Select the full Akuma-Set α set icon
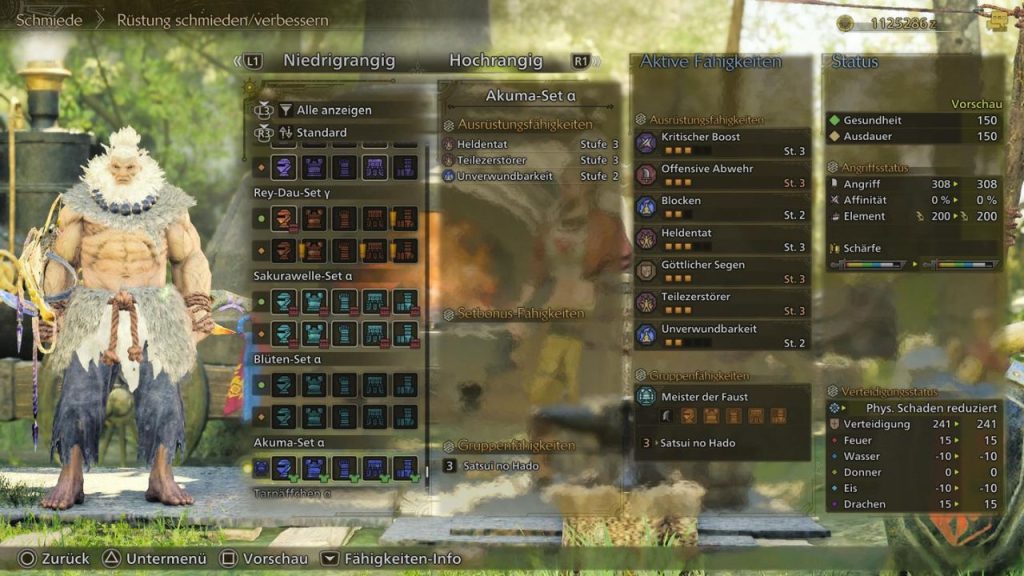Viewport: 1024px width, 576px height. 260,467
